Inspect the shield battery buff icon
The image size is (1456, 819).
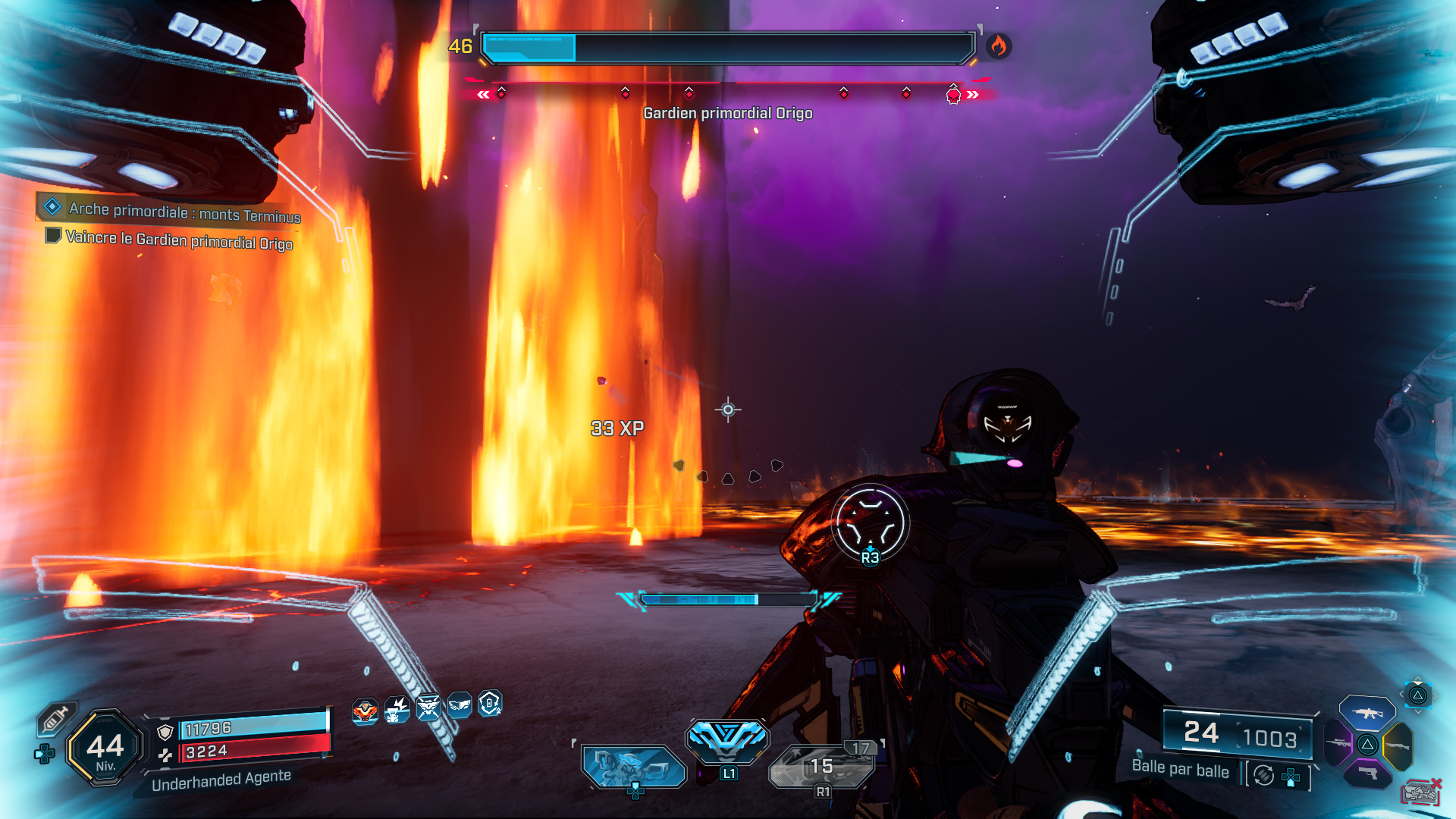coord(490,704)
